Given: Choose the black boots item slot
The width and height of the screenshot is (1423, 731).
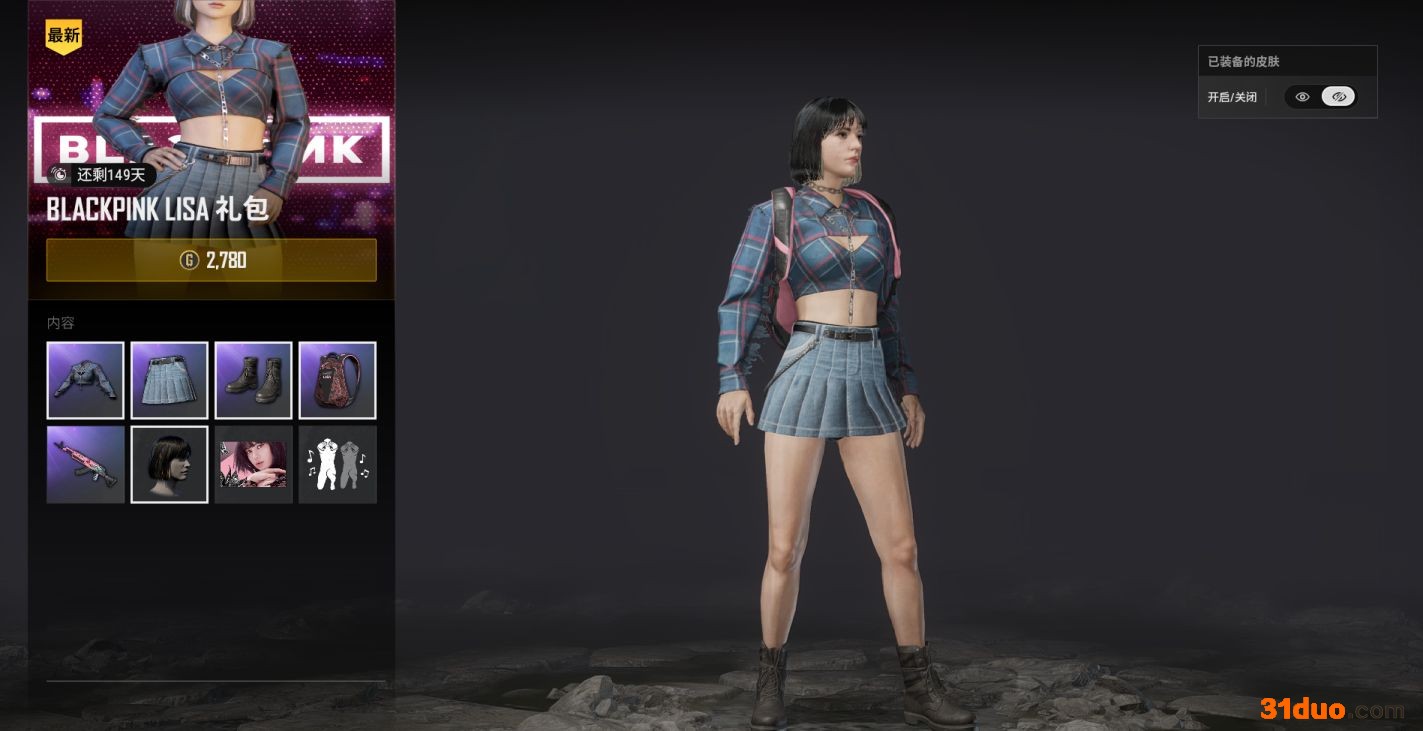Looking at the screenshot, I should pyautogui.click(x=253, y=380).
